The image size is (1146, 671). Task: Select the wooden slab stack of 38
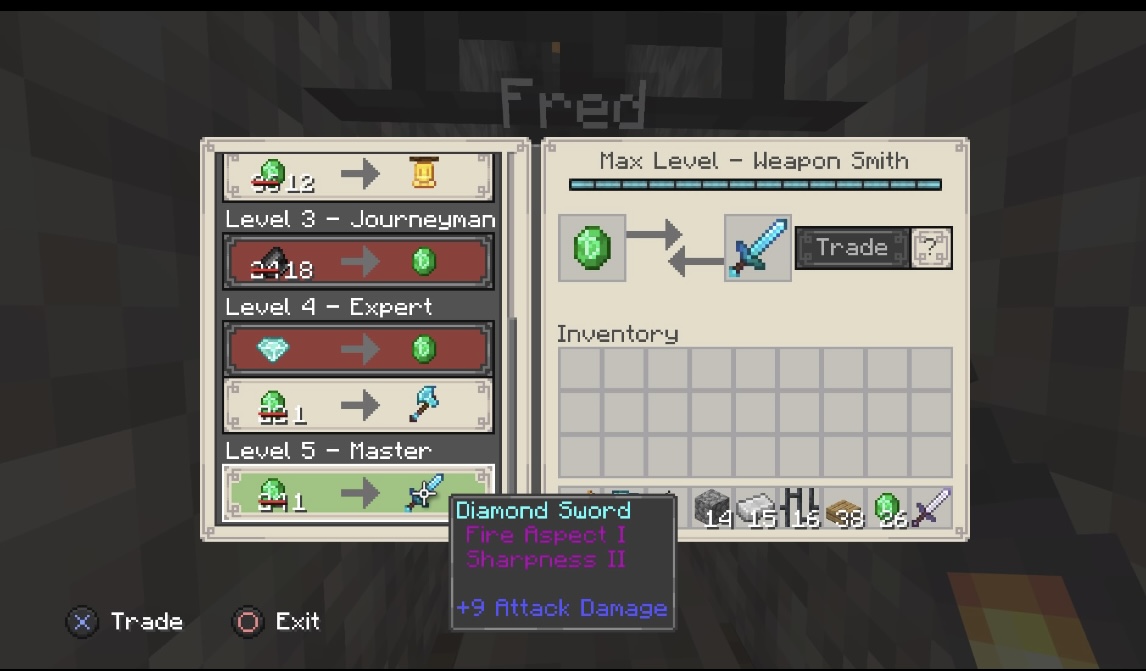(843, 508)
